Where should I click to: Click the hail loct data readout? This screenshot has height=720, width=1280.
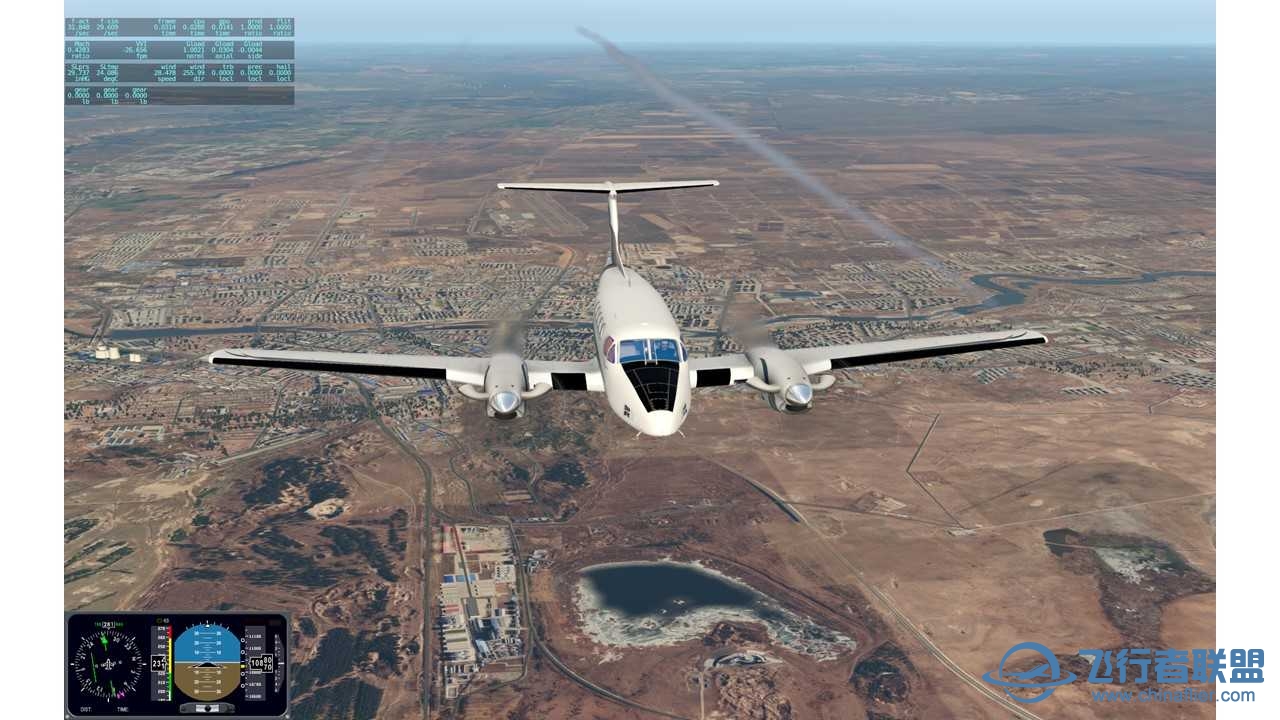click(281, 71)
